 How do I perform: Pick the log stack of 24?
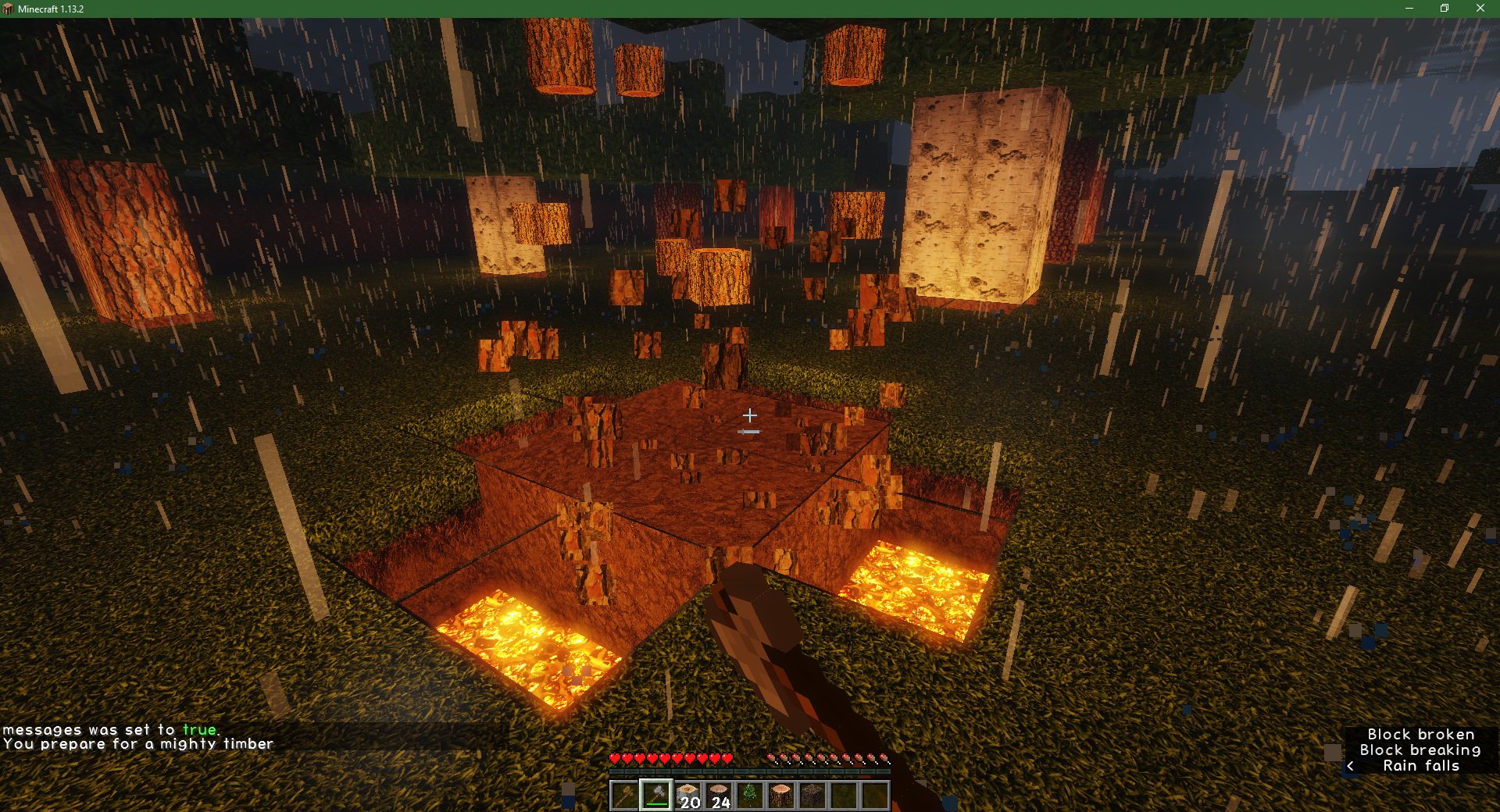[x=719, y=796]
